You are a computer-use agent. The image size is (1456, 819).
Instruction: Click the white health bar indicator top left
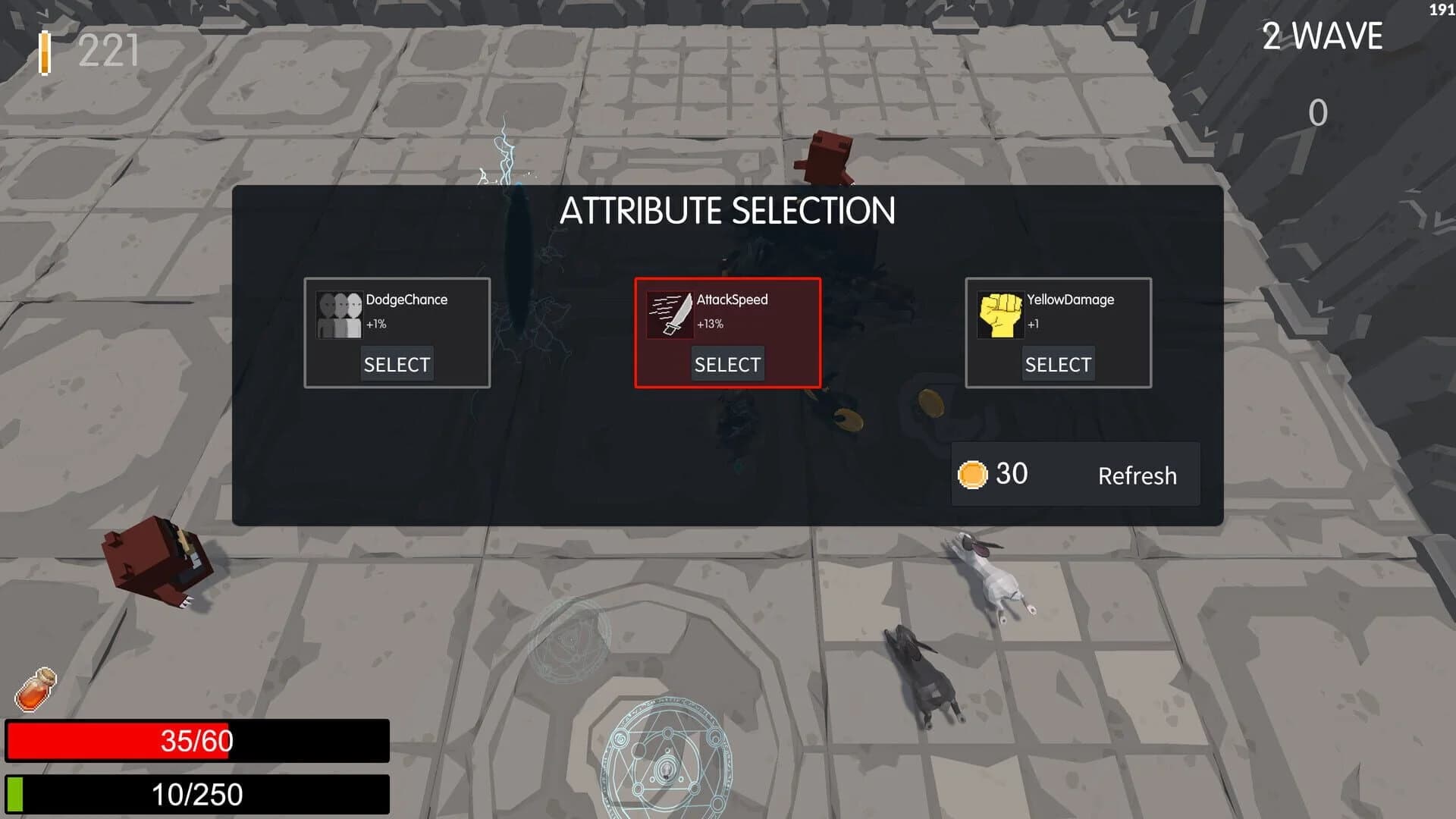45,52
